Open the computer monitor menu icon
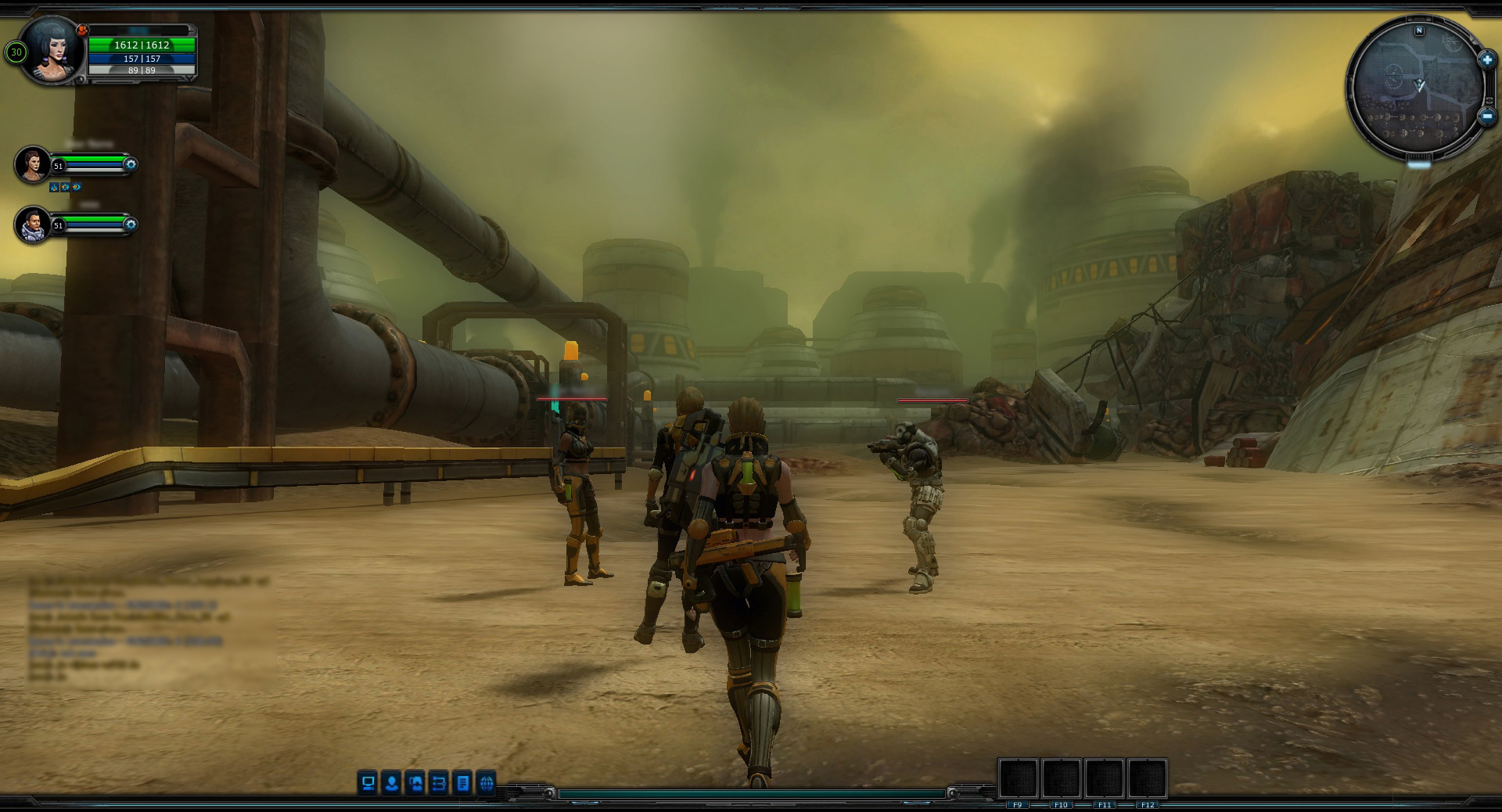The height and width of the screenshot is (812, 1502). pos(368,782)
